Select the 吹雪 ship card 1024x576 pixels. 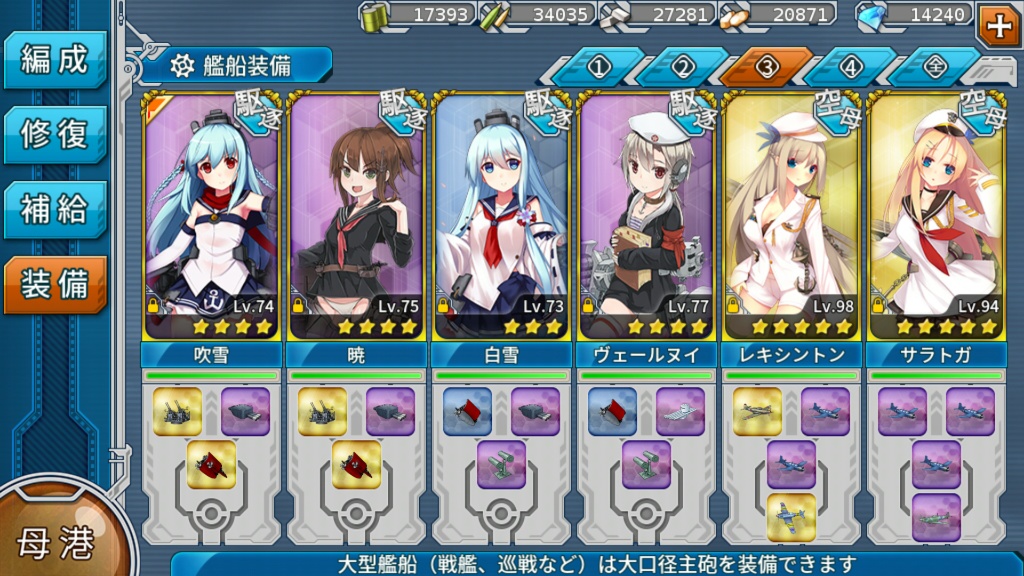[211, 216]
